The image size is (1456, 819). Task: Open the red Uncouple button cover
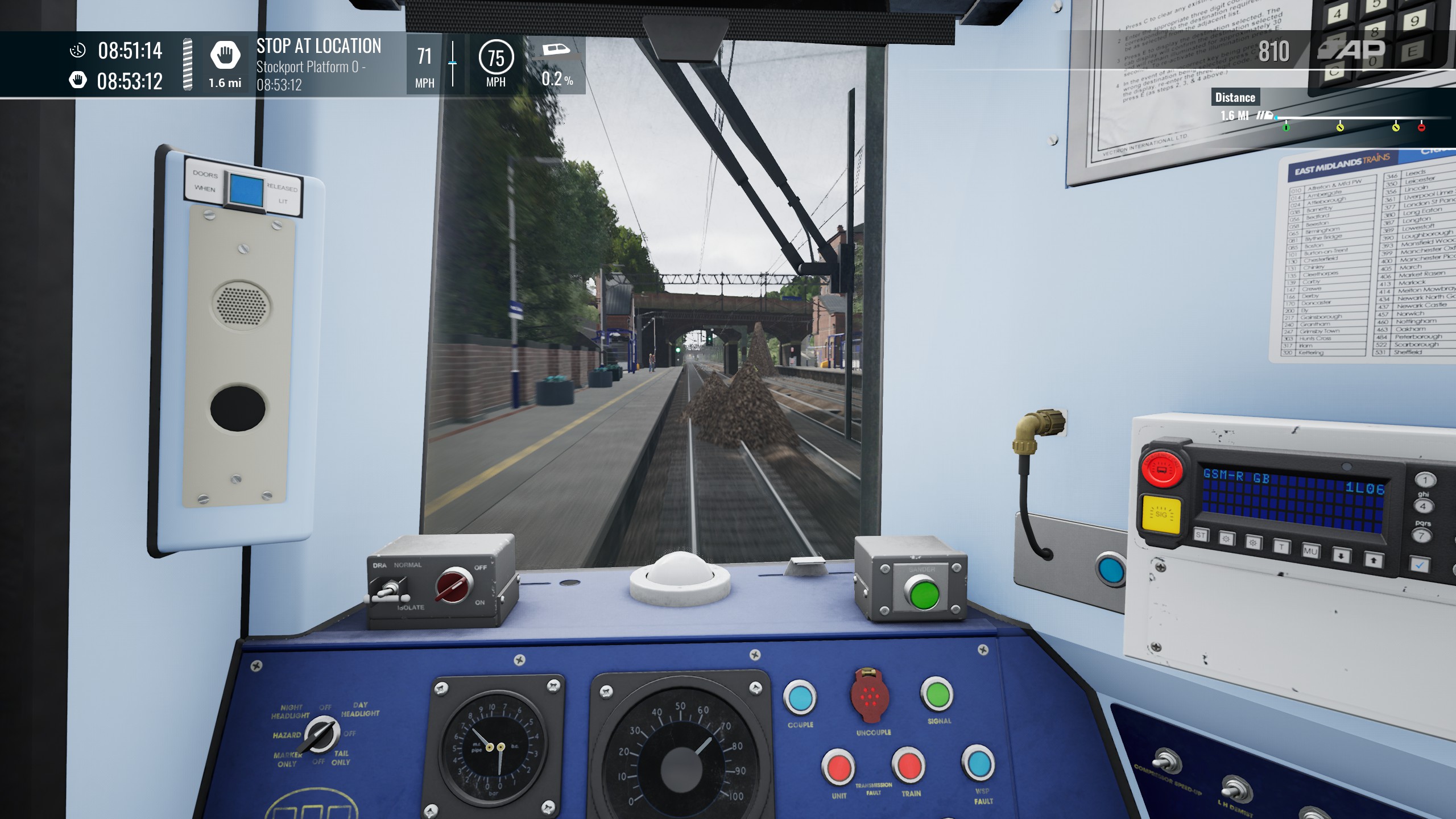(870, 696)
